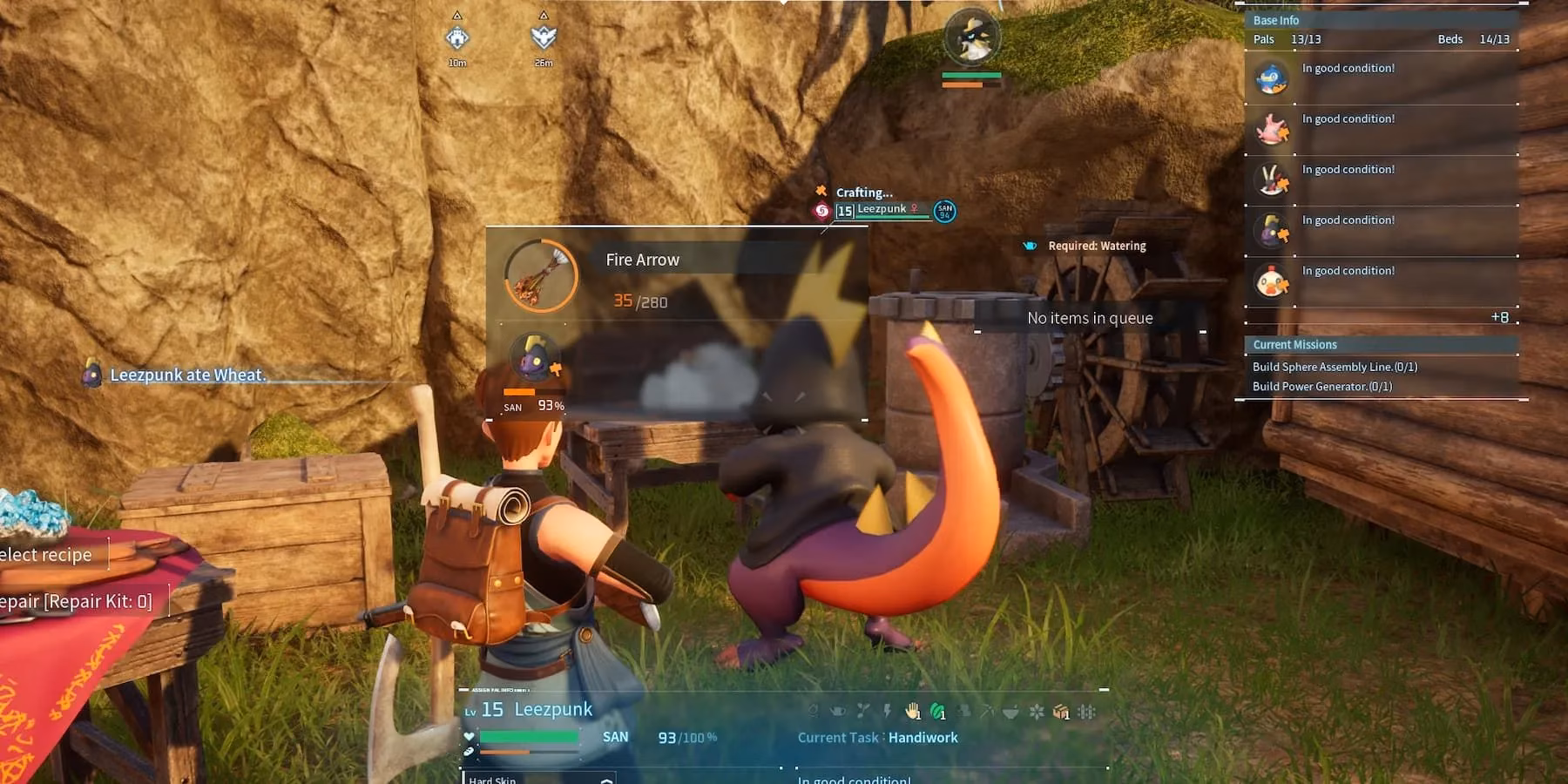Select the pink pal row in Base Info

1271,130
